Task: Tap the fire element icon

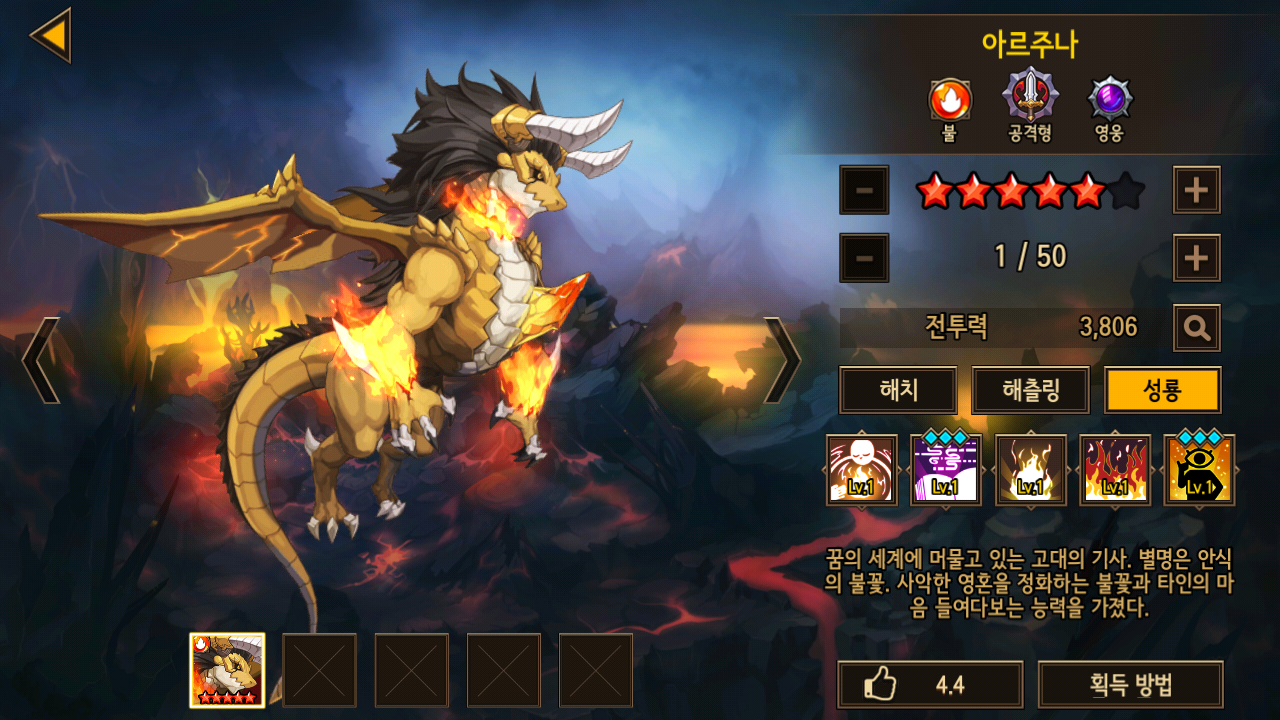Action: click(949, 100)
